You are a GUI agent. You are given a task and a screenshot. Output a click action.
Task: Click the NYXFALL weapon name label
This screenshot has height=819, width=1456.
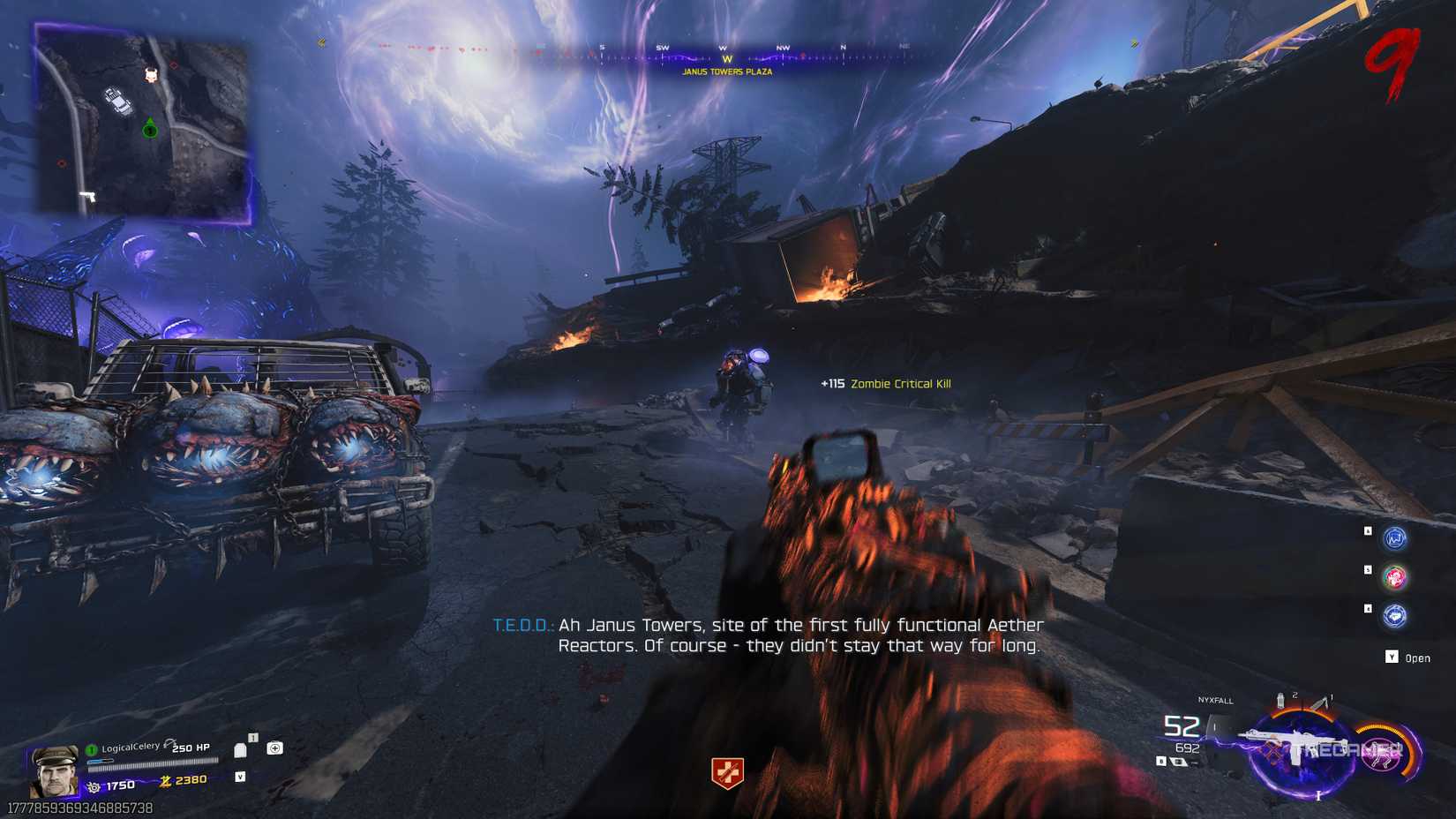[x=1215, y=701]
